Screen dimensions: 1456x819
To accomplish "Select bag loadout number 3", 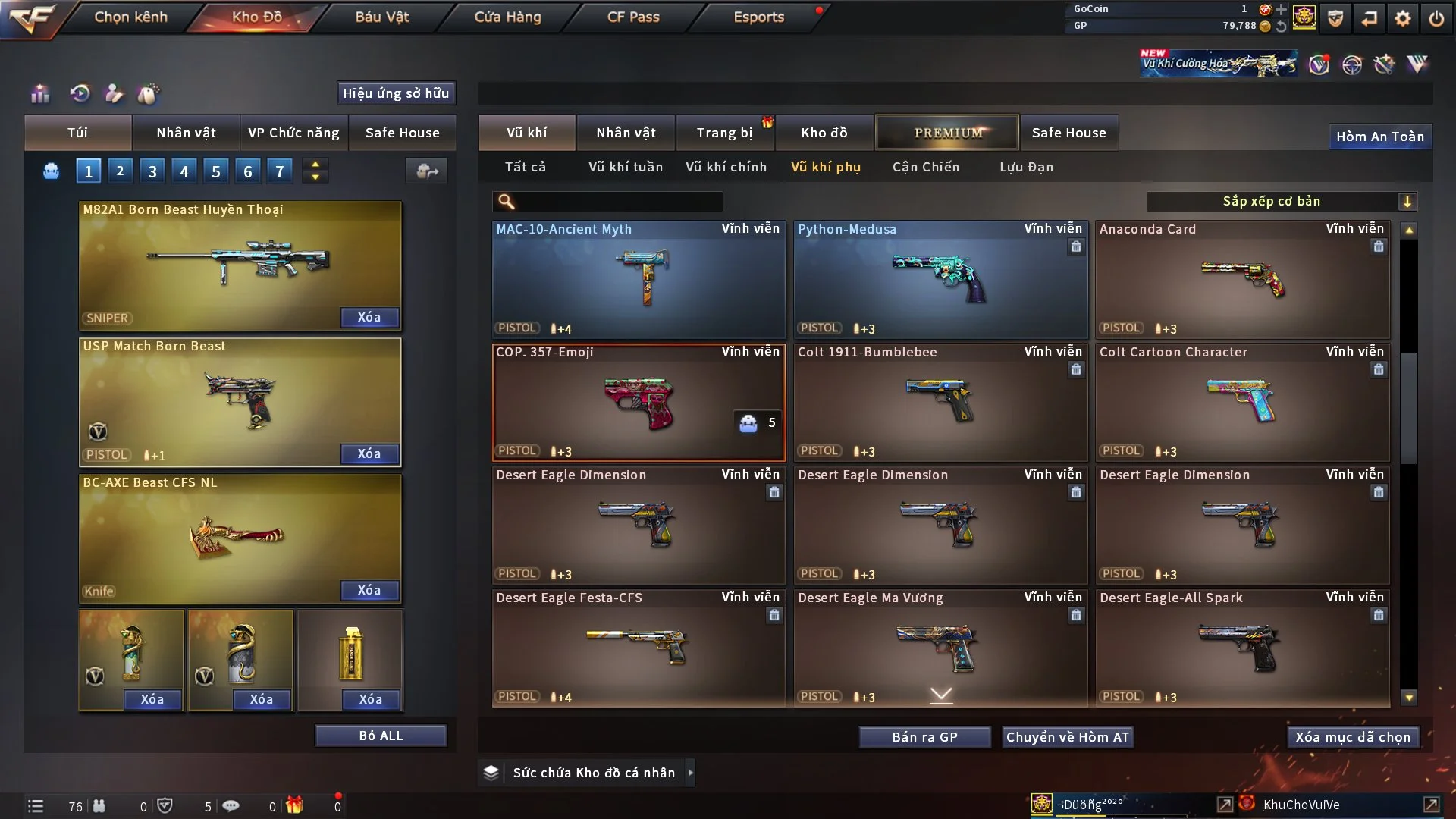I will click(152, 171).
